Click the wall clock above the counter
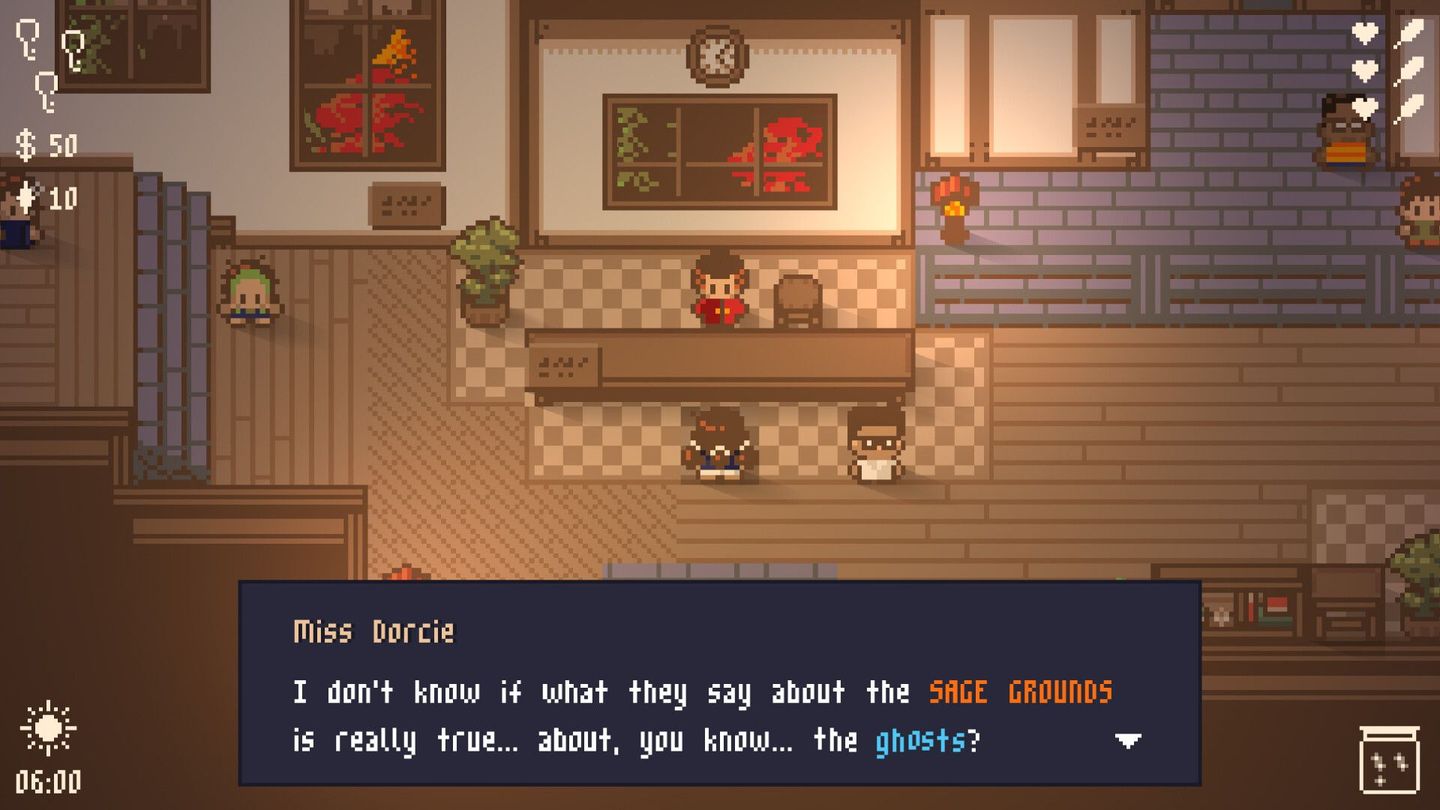Image resolution: width=1440 pixels, height=810 pixels. pyautogui.click(x=719, y=55)
